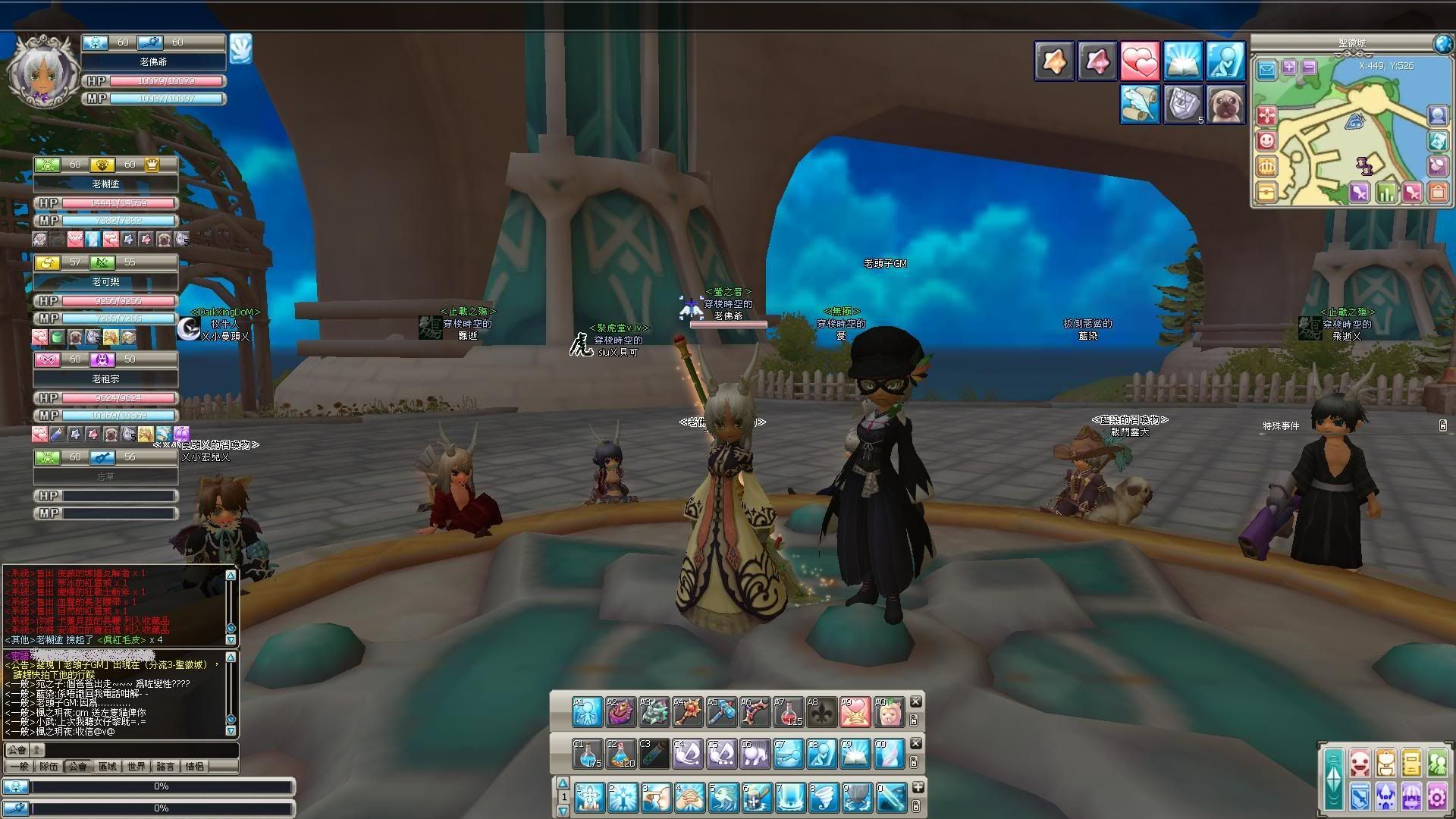The height and width of the screenshot is (819, 1456).
Task: Switch to the 隊伍 chat tab
Action: coord(49,767)
